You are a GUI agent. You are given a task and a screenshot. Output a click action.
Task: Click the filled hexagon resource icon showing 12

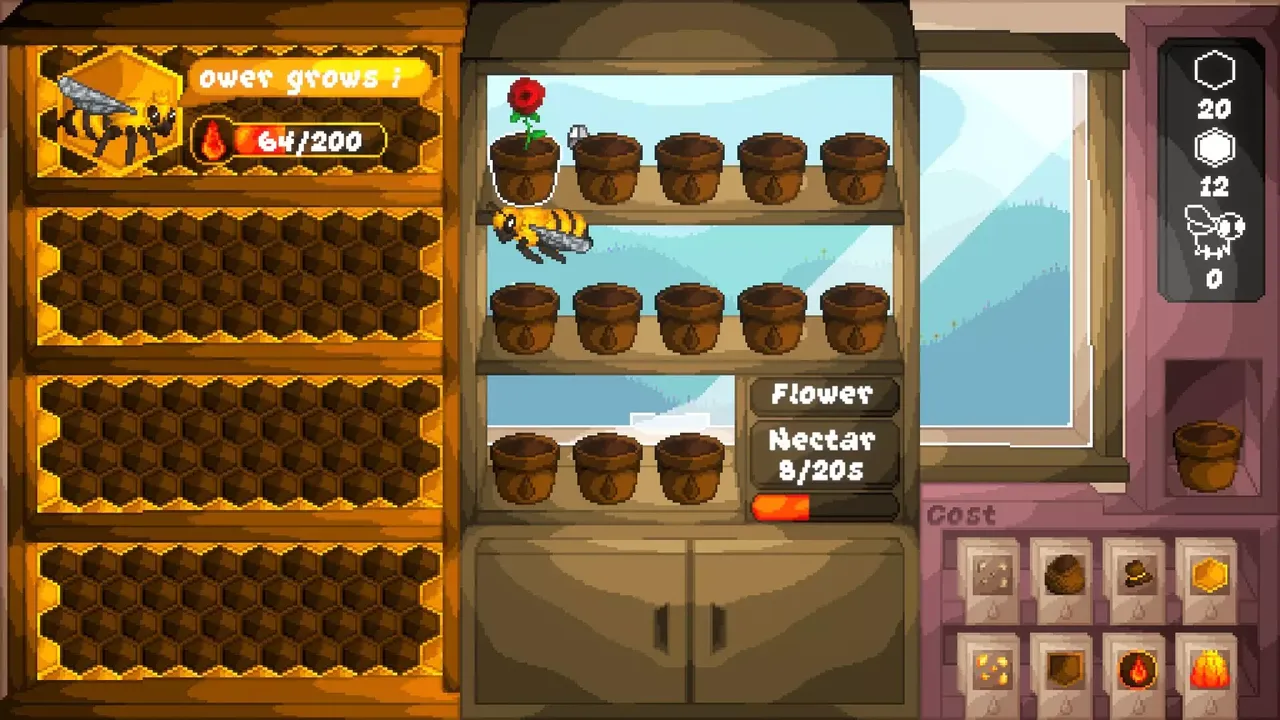[1214, 147]
